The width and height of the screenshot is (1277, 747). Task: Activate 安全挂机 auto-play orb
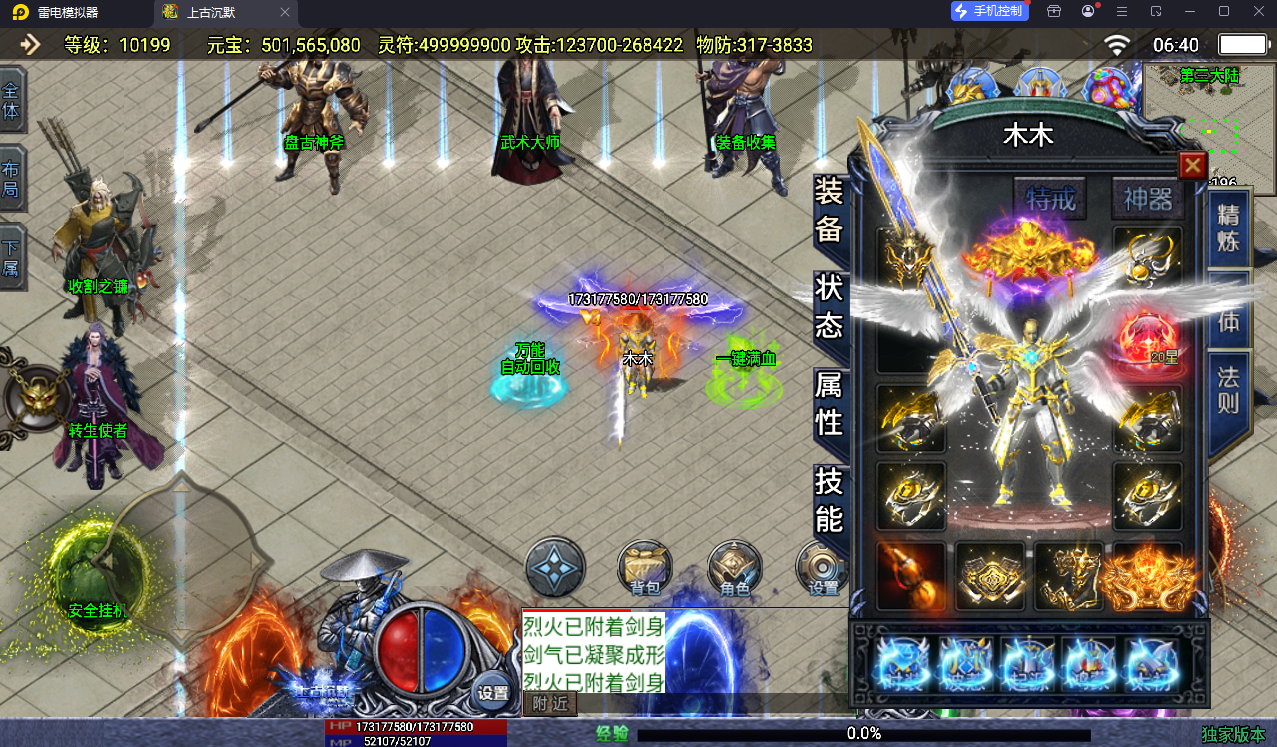(x=97, y=575)
